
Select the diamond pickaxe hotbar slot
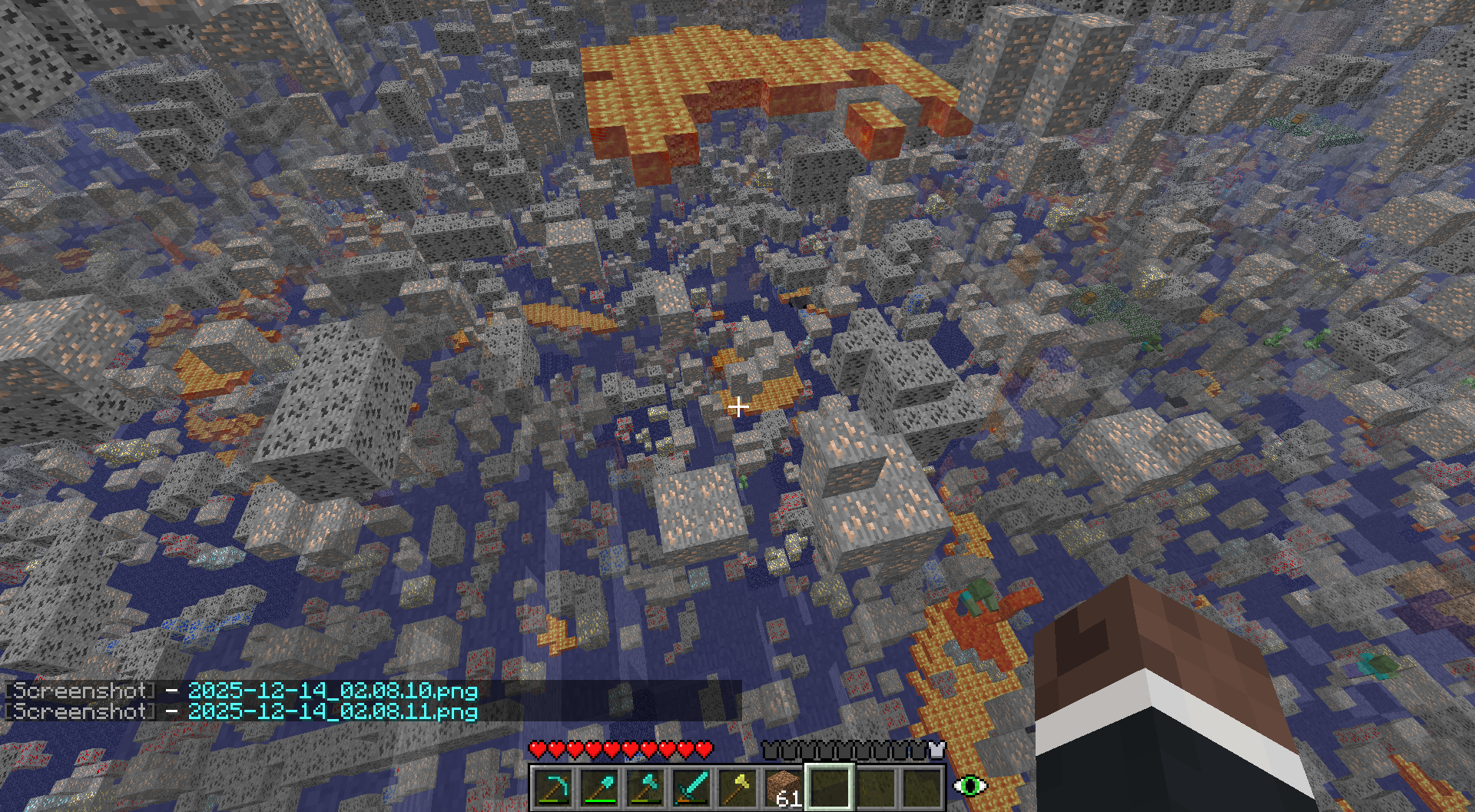pos(553,788)
